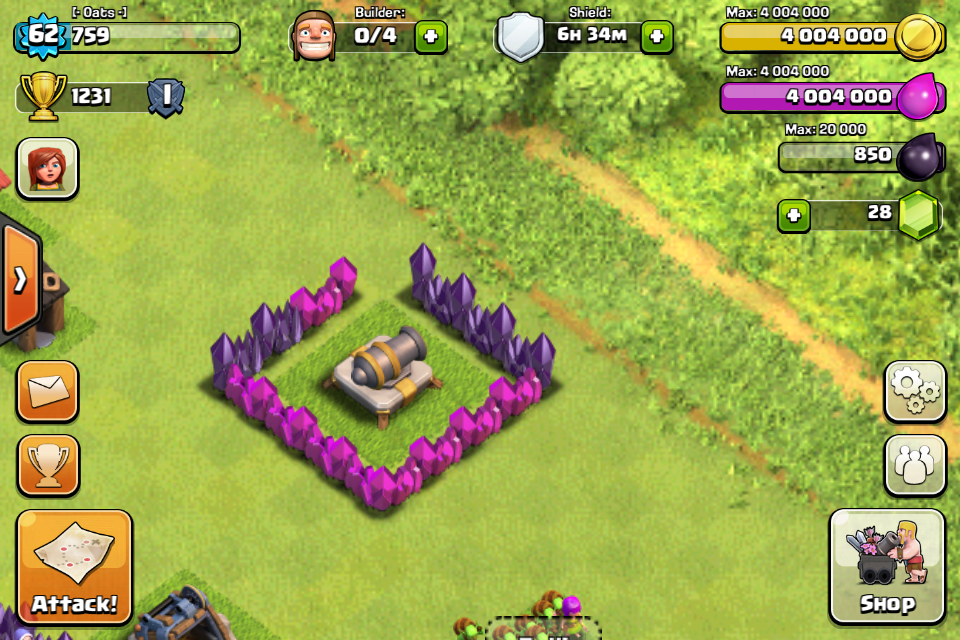960x640 pixels.
Task: Open the settings gears button
Action: click(x=915, y=392)
